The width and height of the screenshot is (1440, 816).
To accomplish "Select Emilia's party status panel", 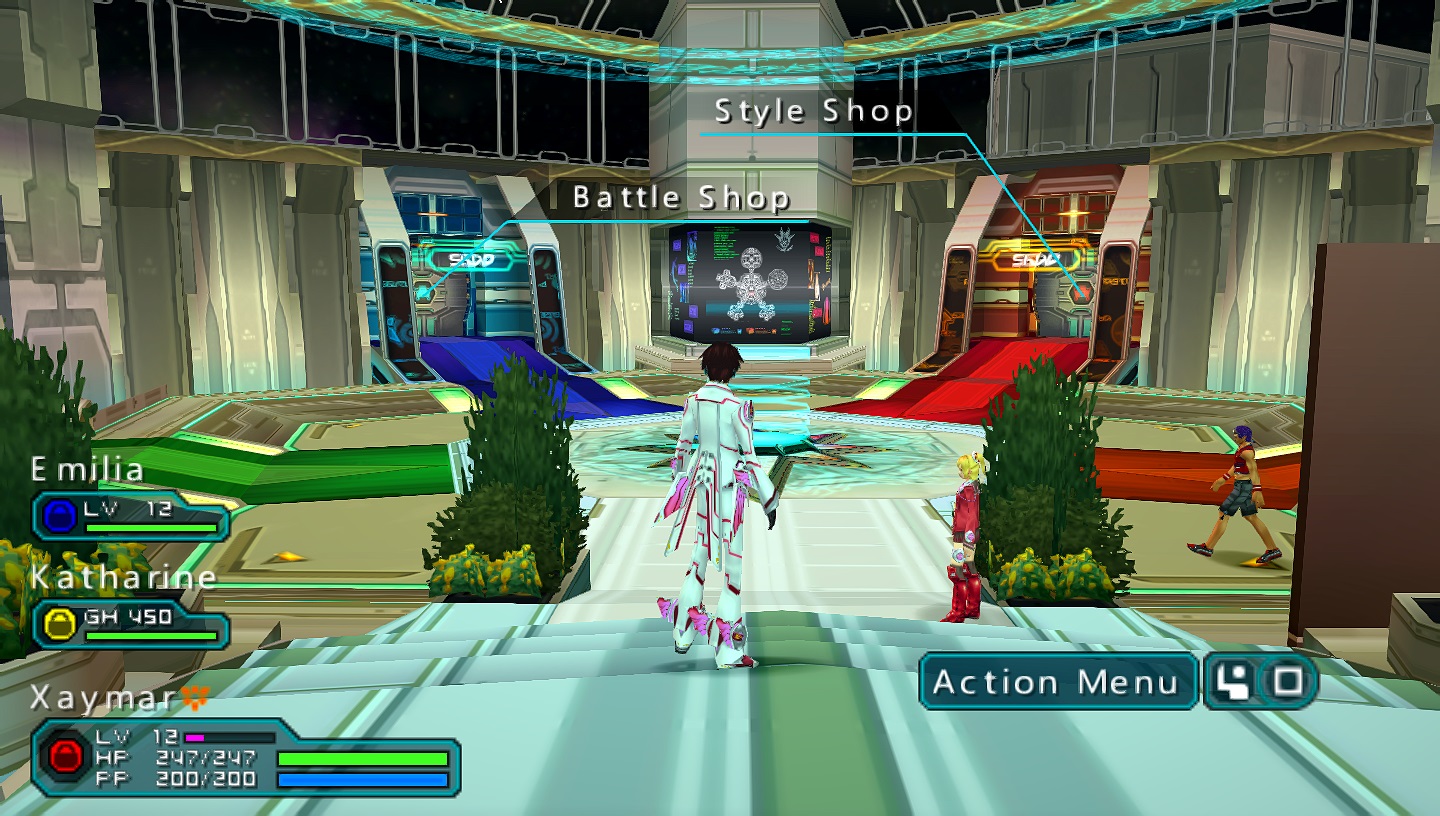I will point(131,515).
